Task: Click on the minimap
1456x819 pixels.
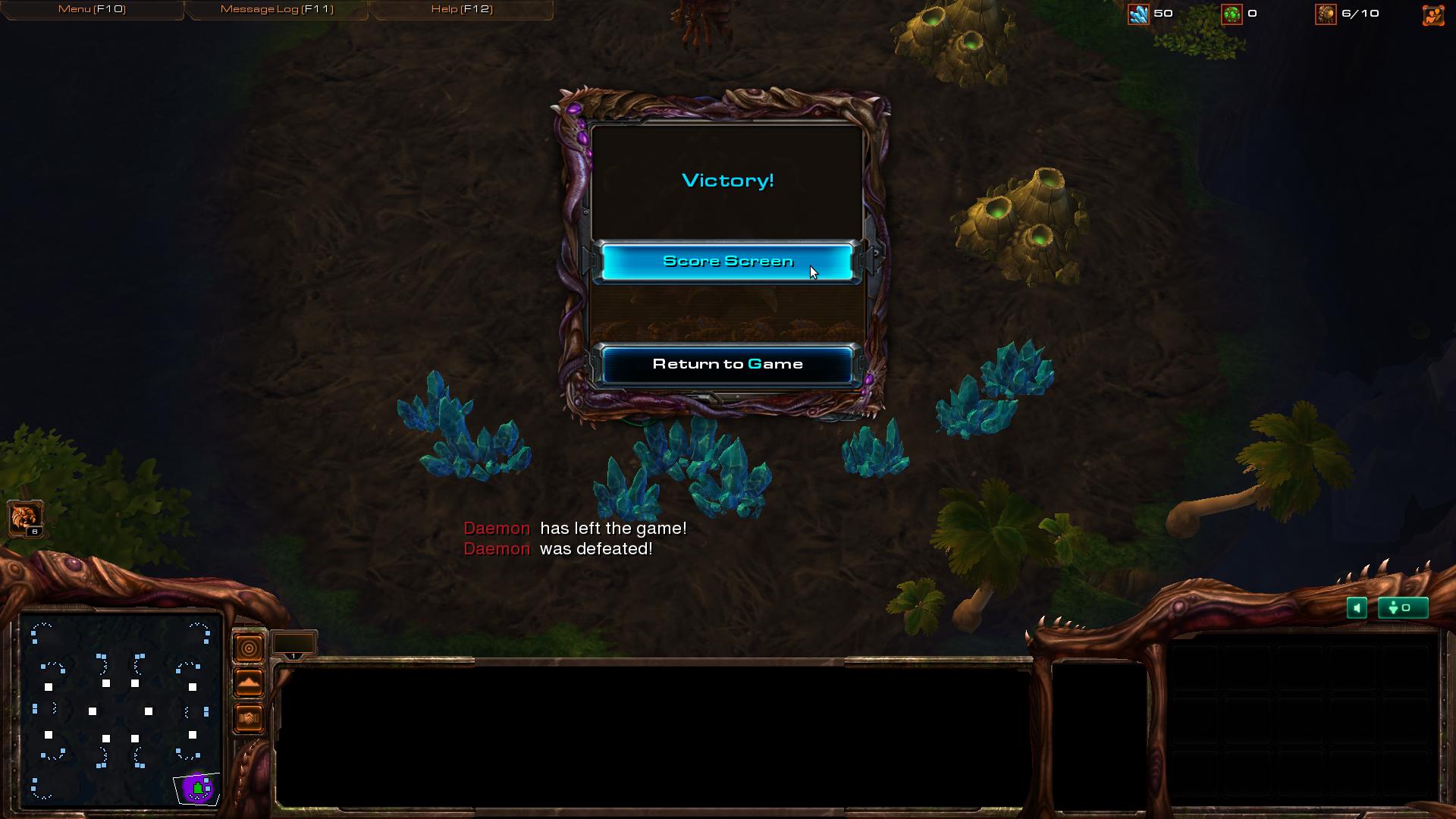Action: (x=120, y=711)
